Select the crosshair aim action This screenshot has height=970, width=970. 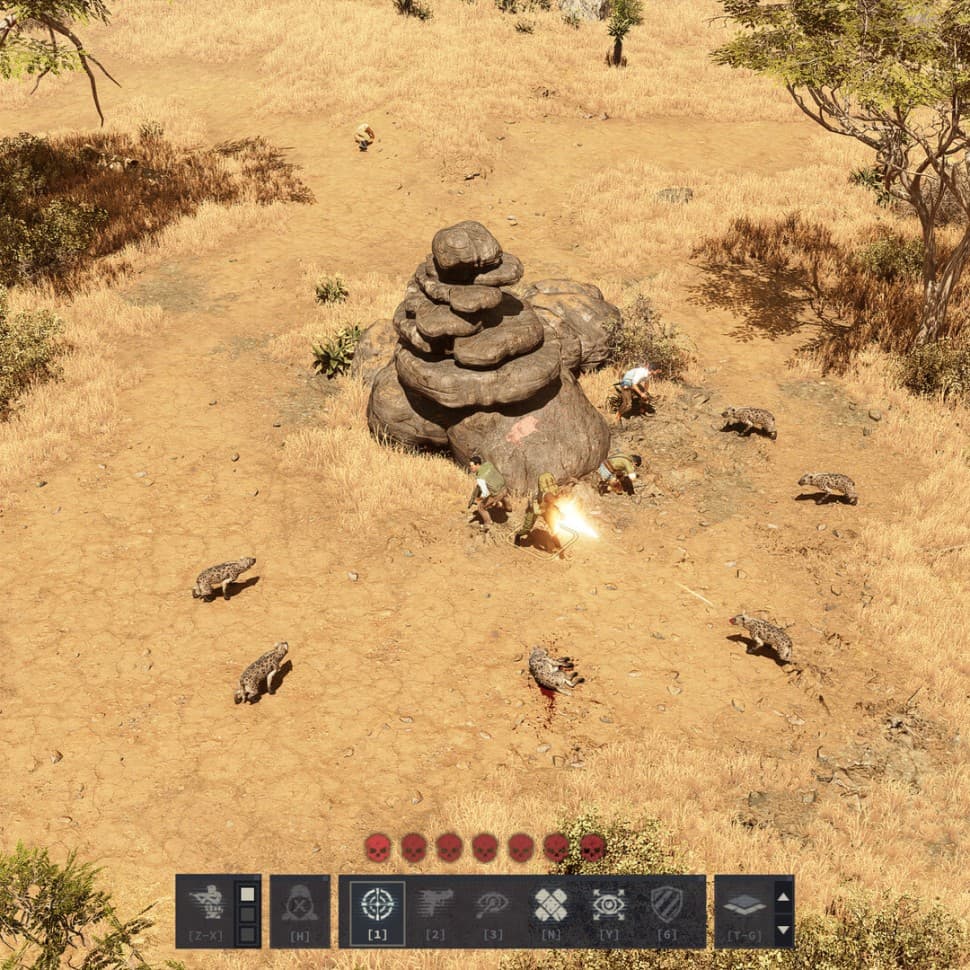pyautogui.click(x=377, y=905)
